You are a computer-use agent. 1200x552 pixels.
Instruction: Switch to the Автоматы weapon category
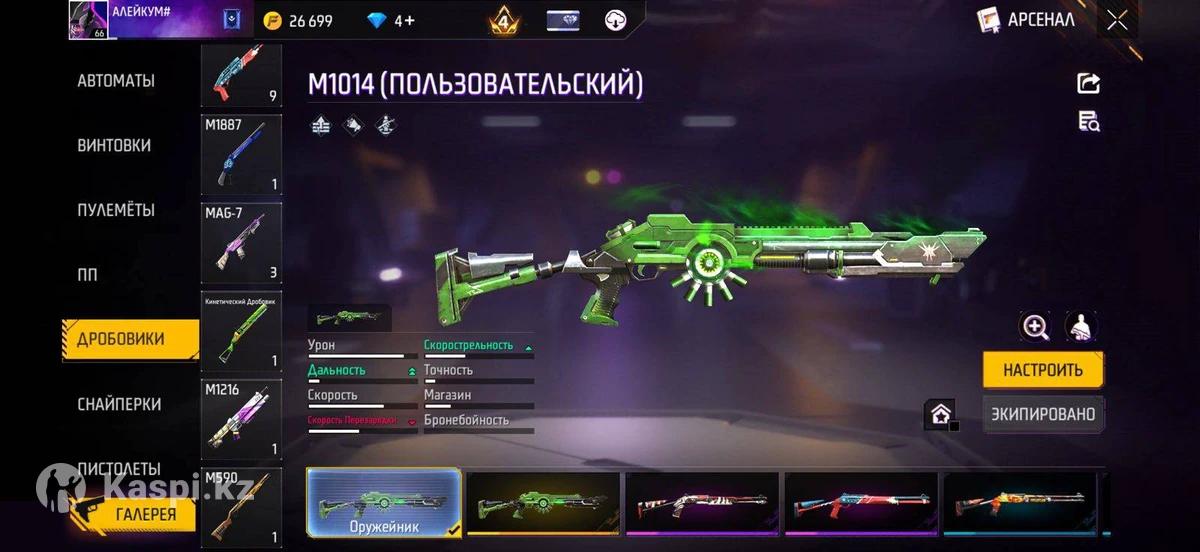pyautogui.click(x=116, y=81)
